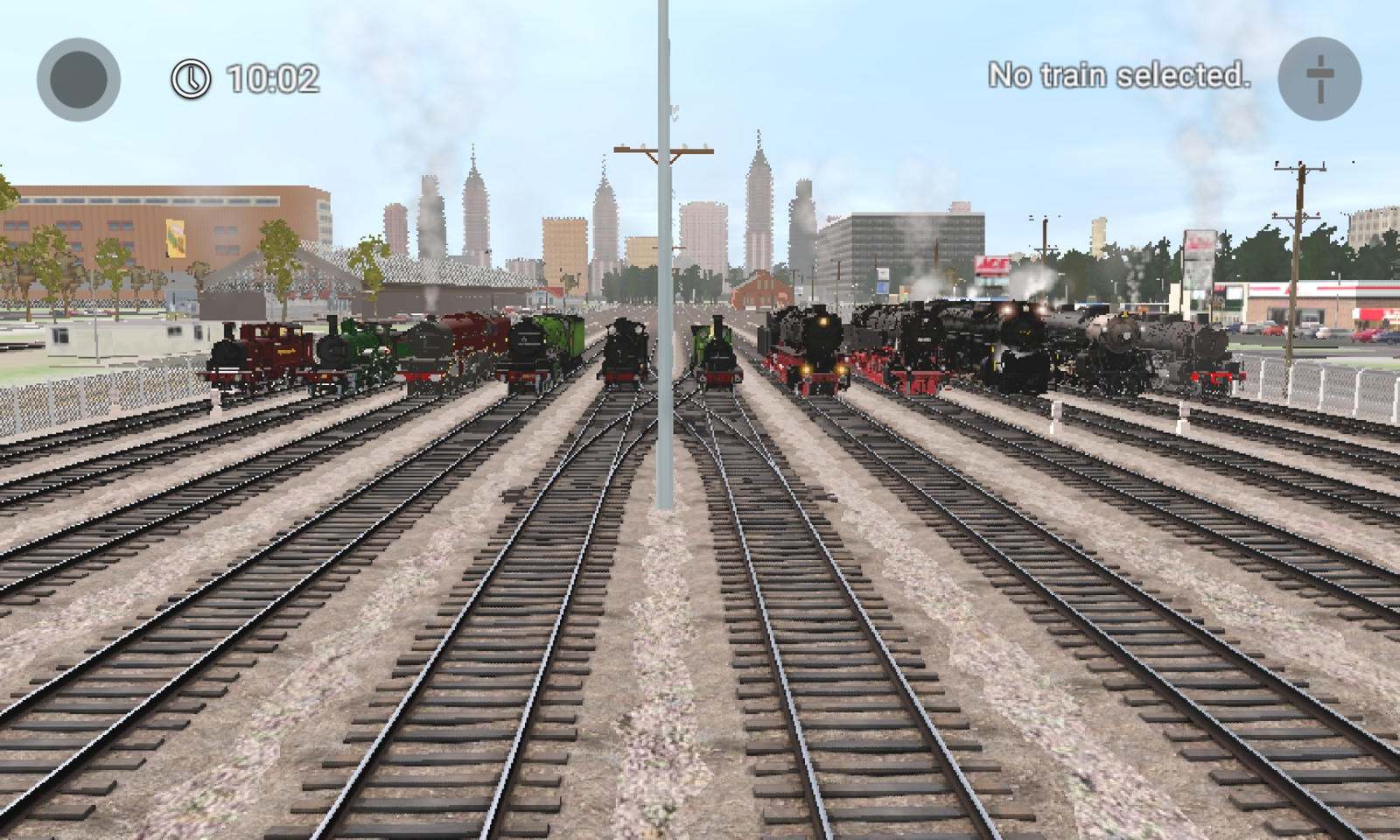
Task: Click the No train selected status text
Action: click(1120, 75)
